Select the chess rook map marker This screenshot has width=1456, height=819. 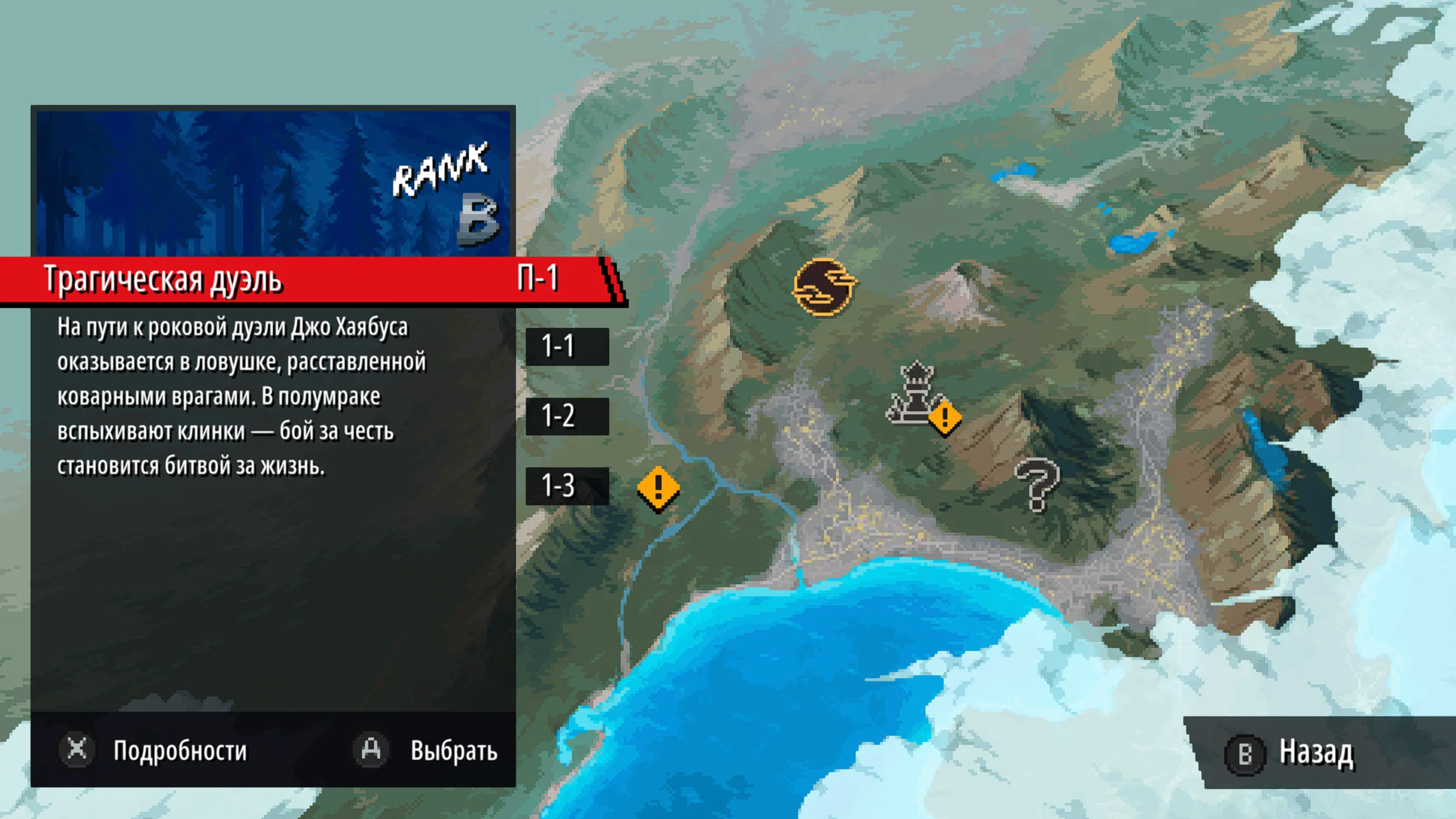[x=914, y=394]
